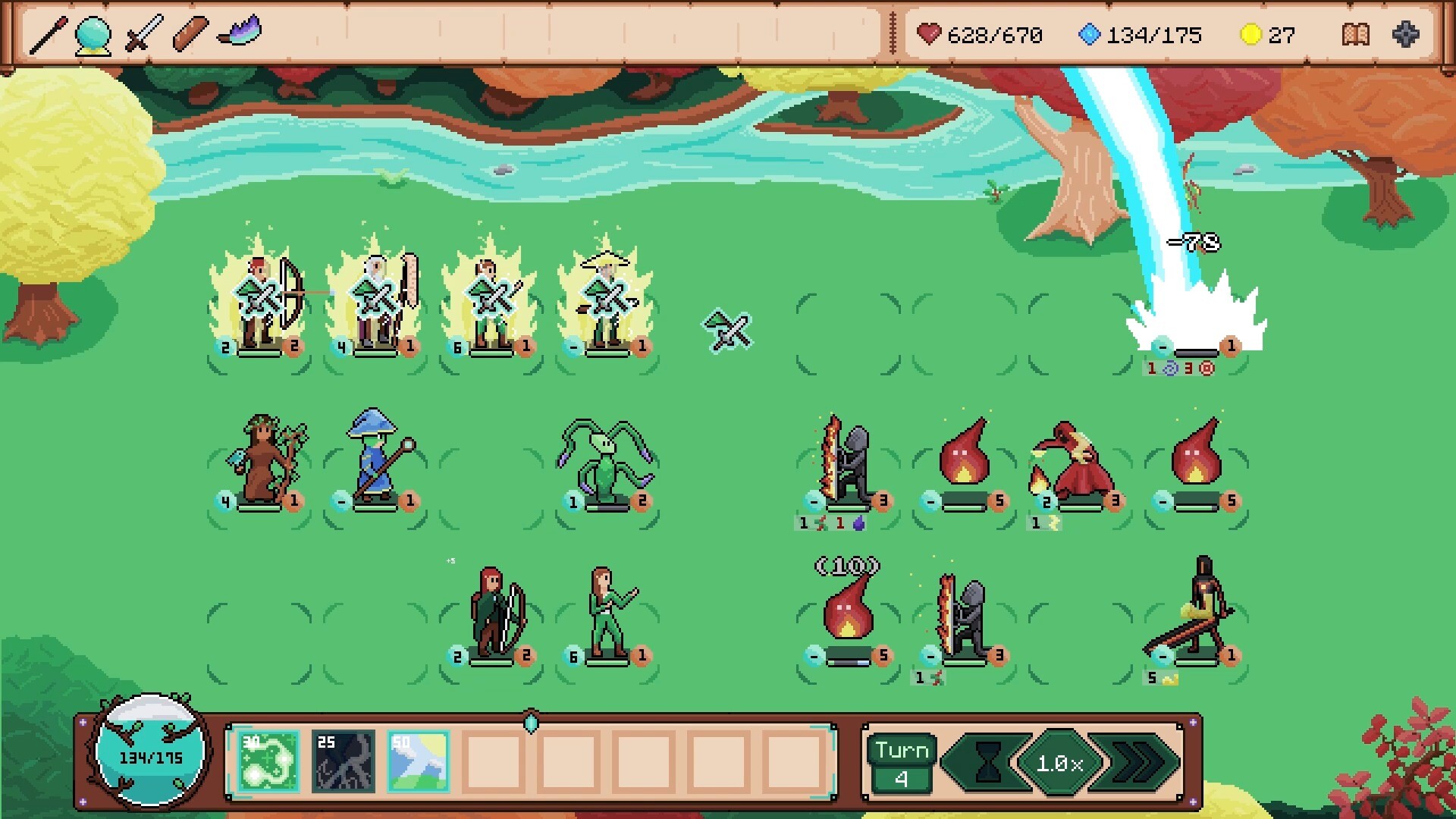Viewport: 1456px width, 819px height.
Task: Click the mana orb showing 134/175
Action: [146, 755]
